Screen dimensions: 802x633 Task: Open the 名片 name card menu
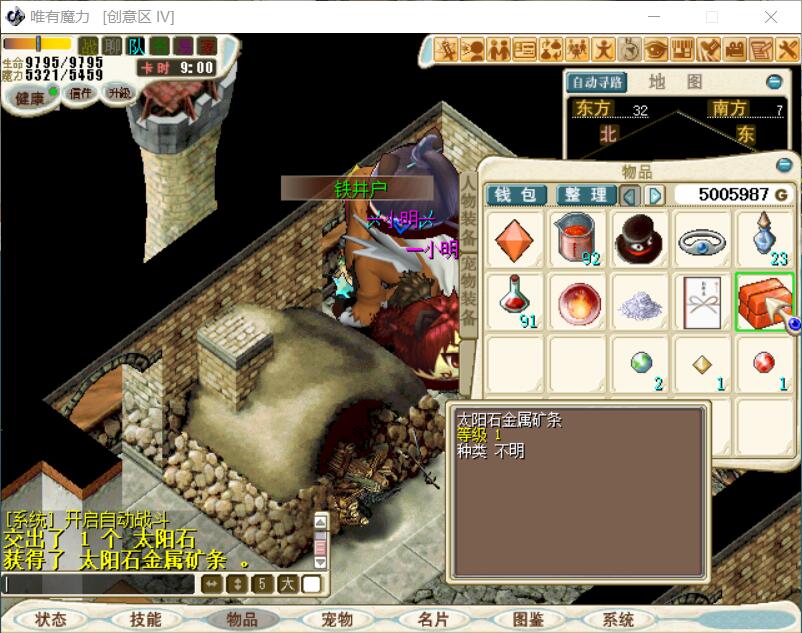coord(433,619)
